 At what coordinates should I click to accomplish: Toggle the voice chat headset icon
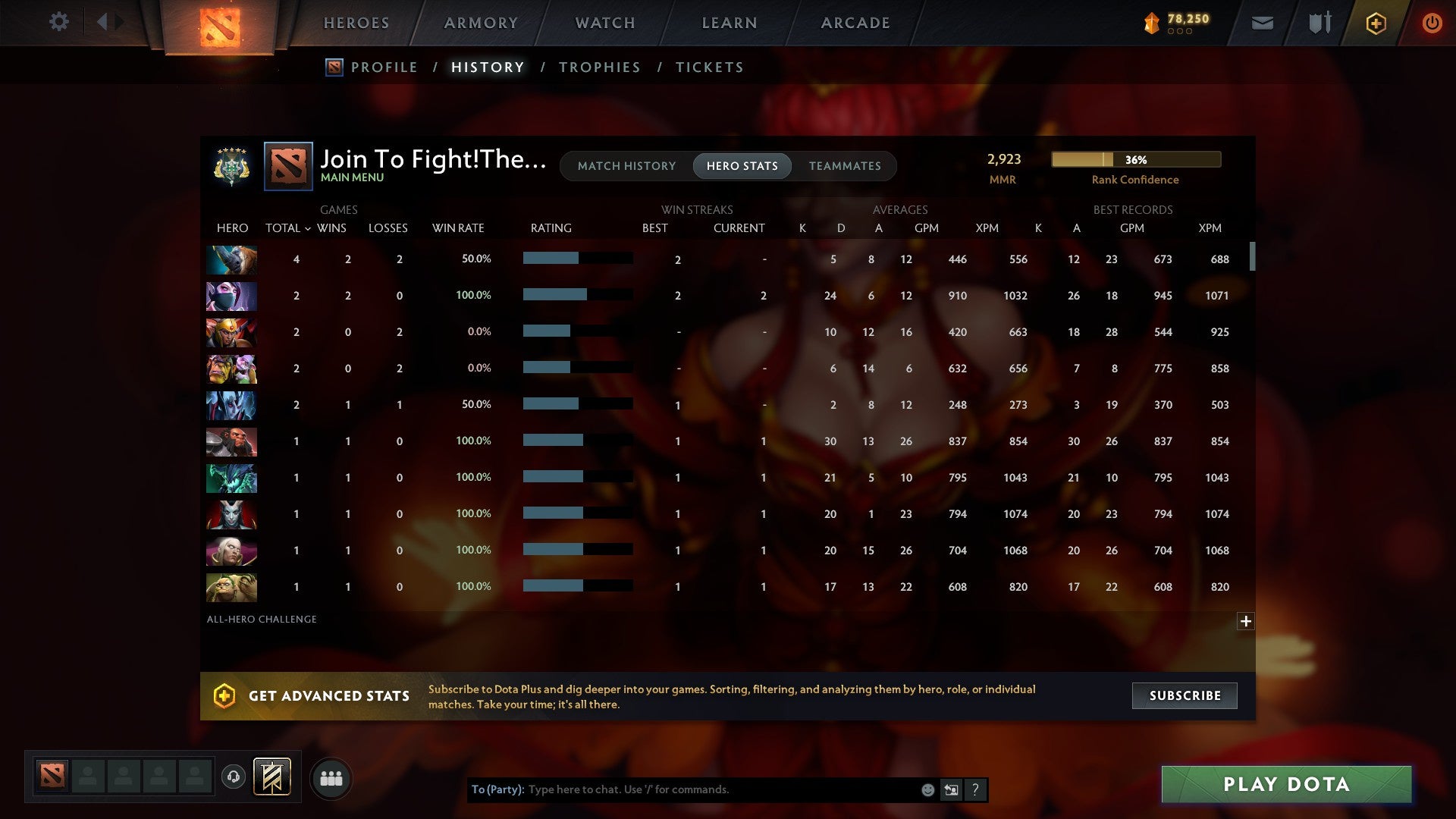click(x=234, y=777)
